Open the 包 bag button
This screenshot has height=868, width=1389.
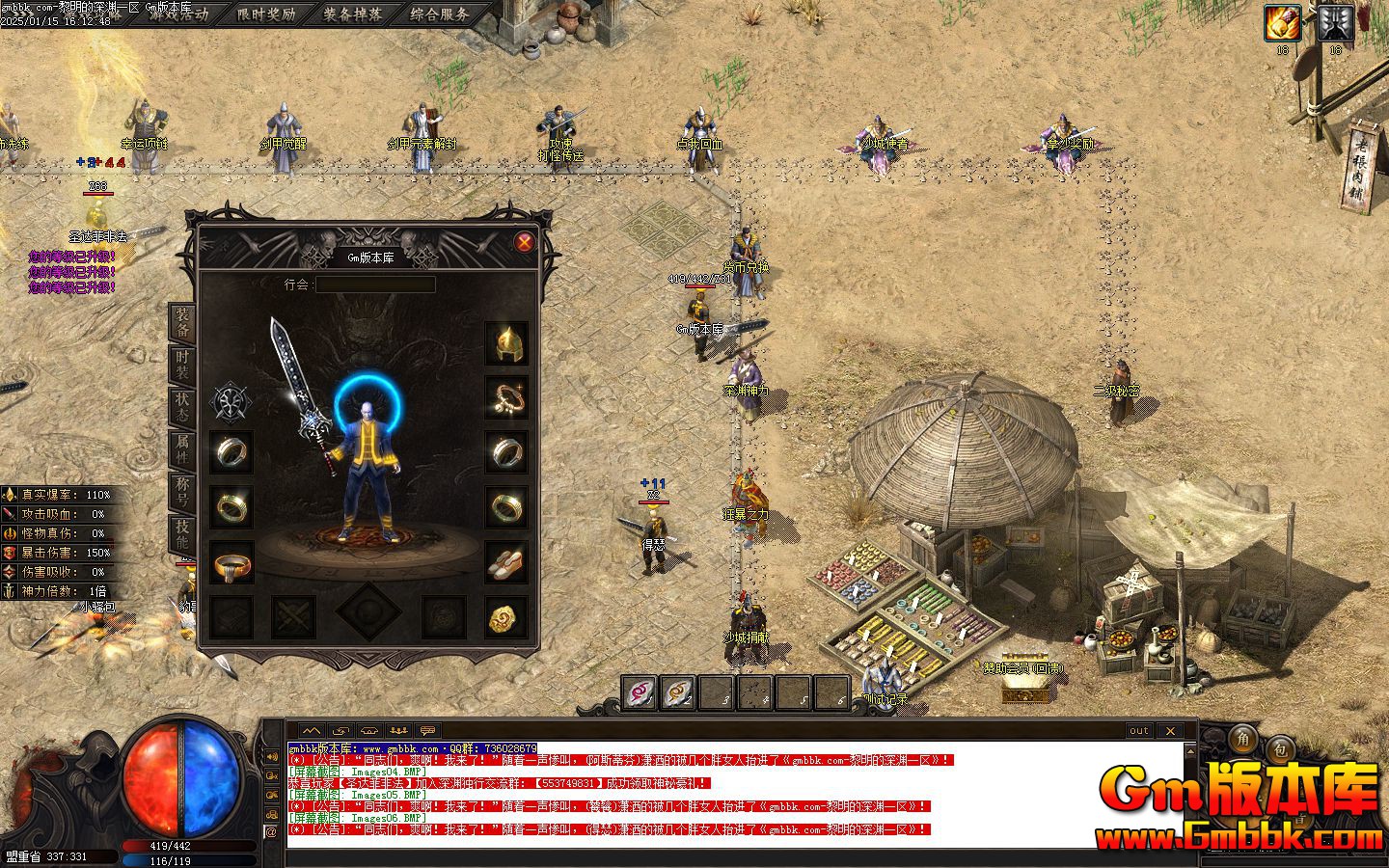(x=1279, y=746)
